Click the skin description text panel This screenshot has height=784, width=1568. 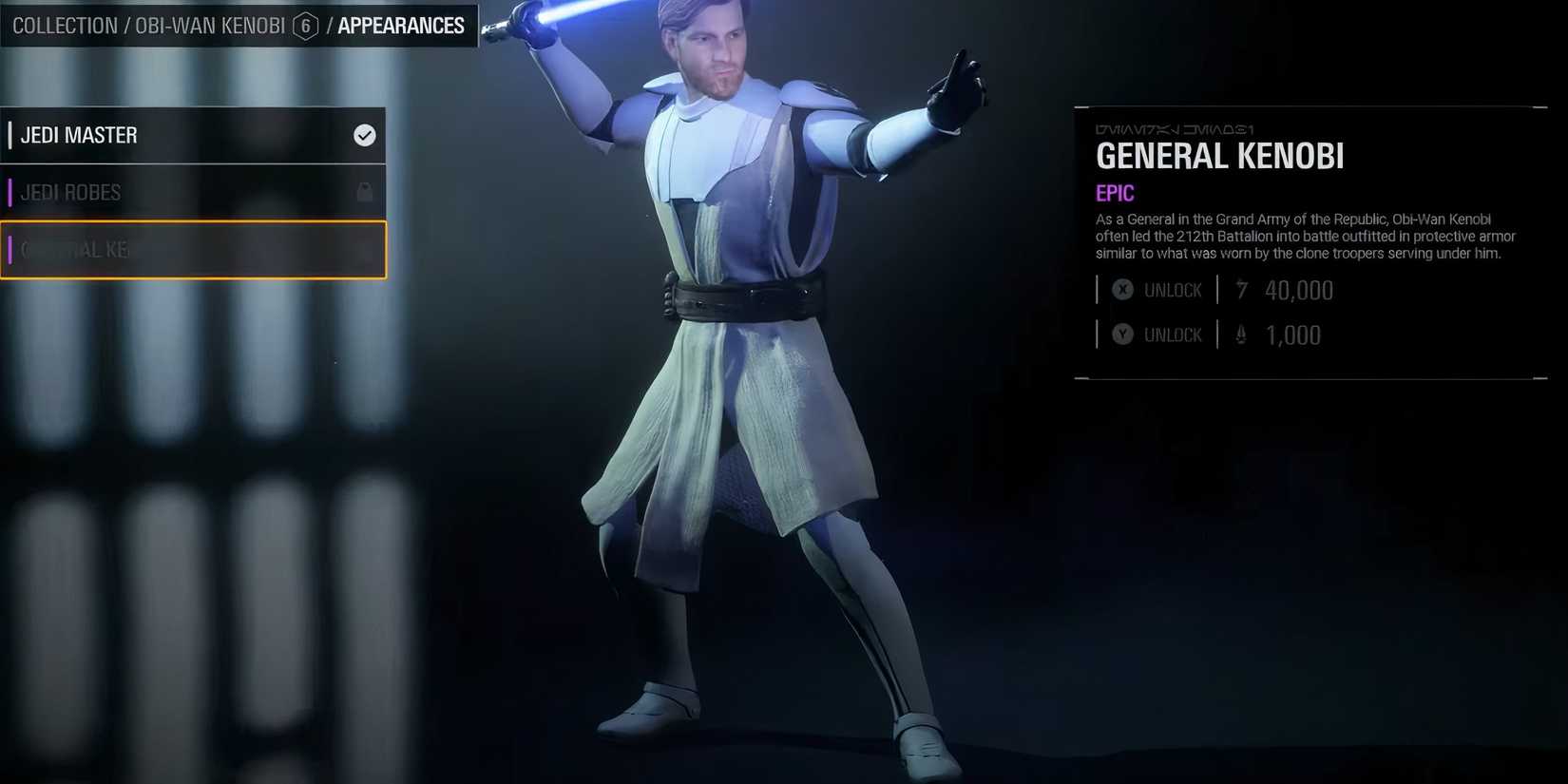tap(1307, 236)
